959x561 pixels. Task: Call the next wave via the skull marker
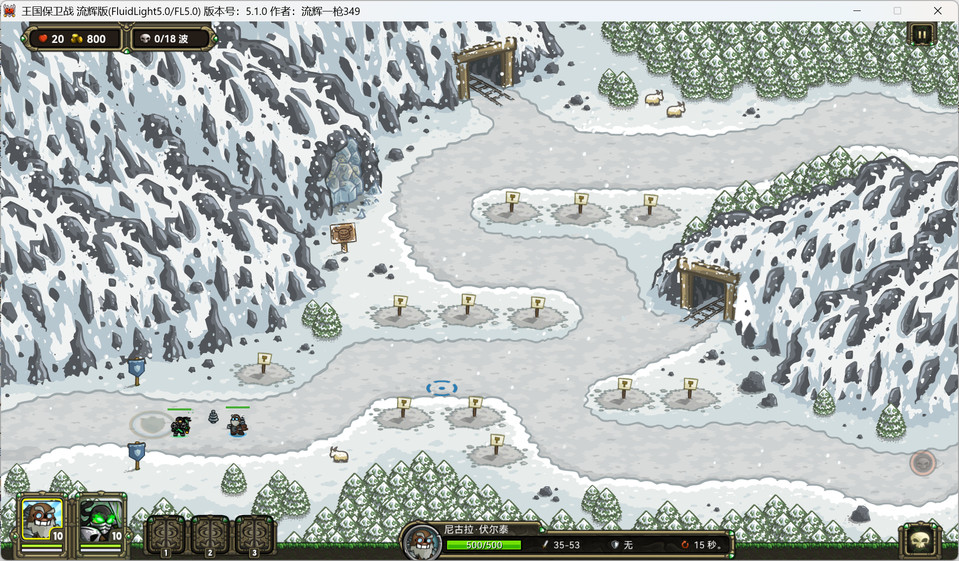922,462
